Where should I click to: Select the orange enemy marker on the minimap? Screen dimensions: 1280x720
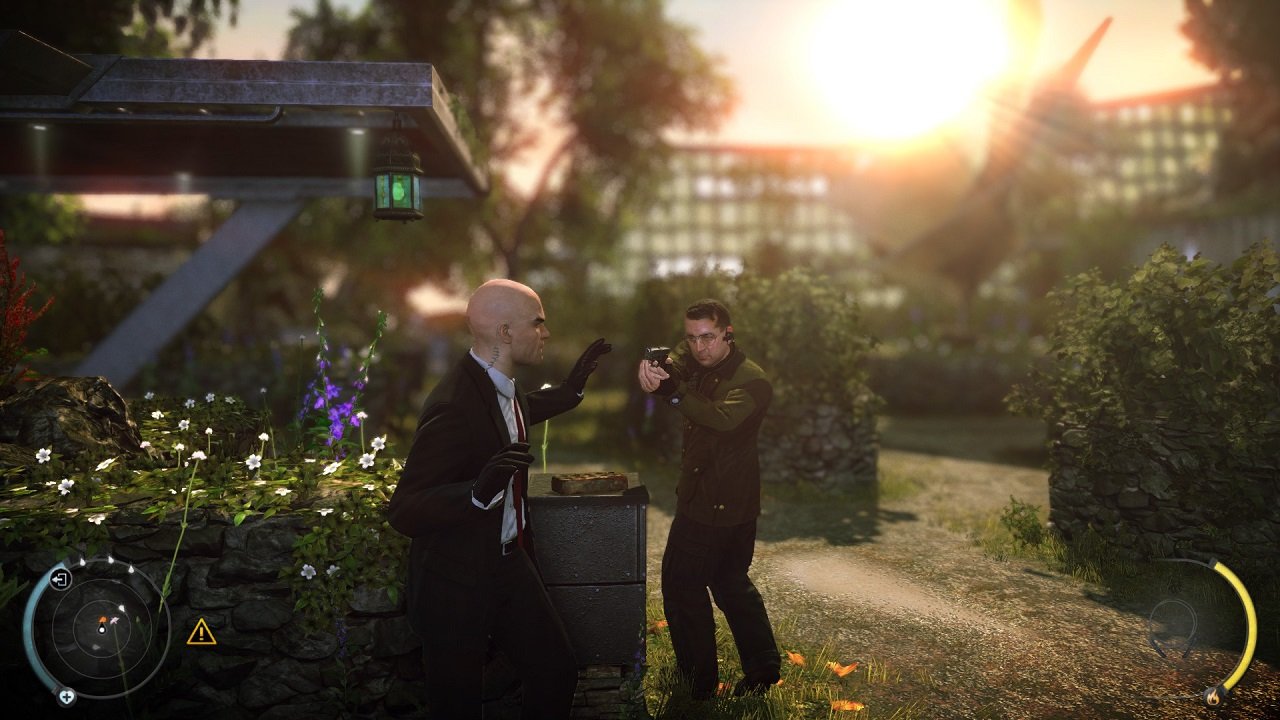click(x=102, y=618)
